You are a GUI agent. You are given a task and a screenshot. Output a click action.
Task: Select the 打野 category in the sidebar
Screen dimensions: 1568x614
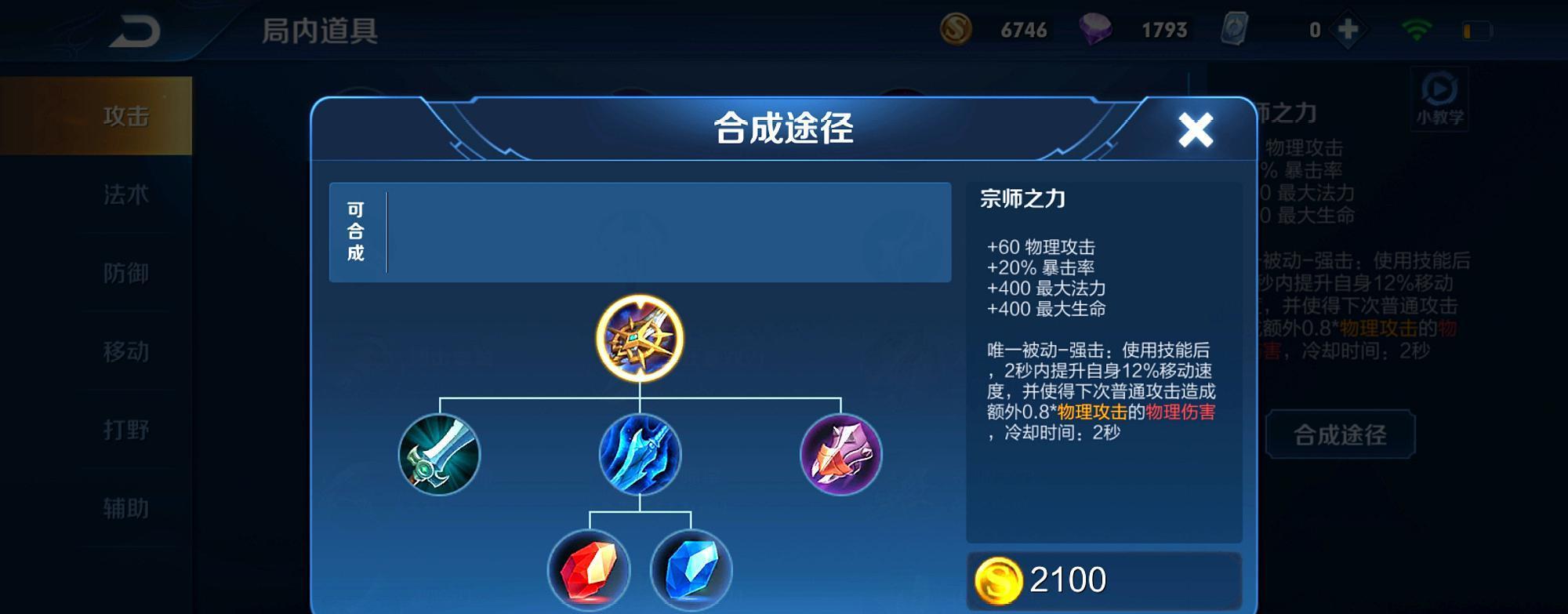click(125, 430)
